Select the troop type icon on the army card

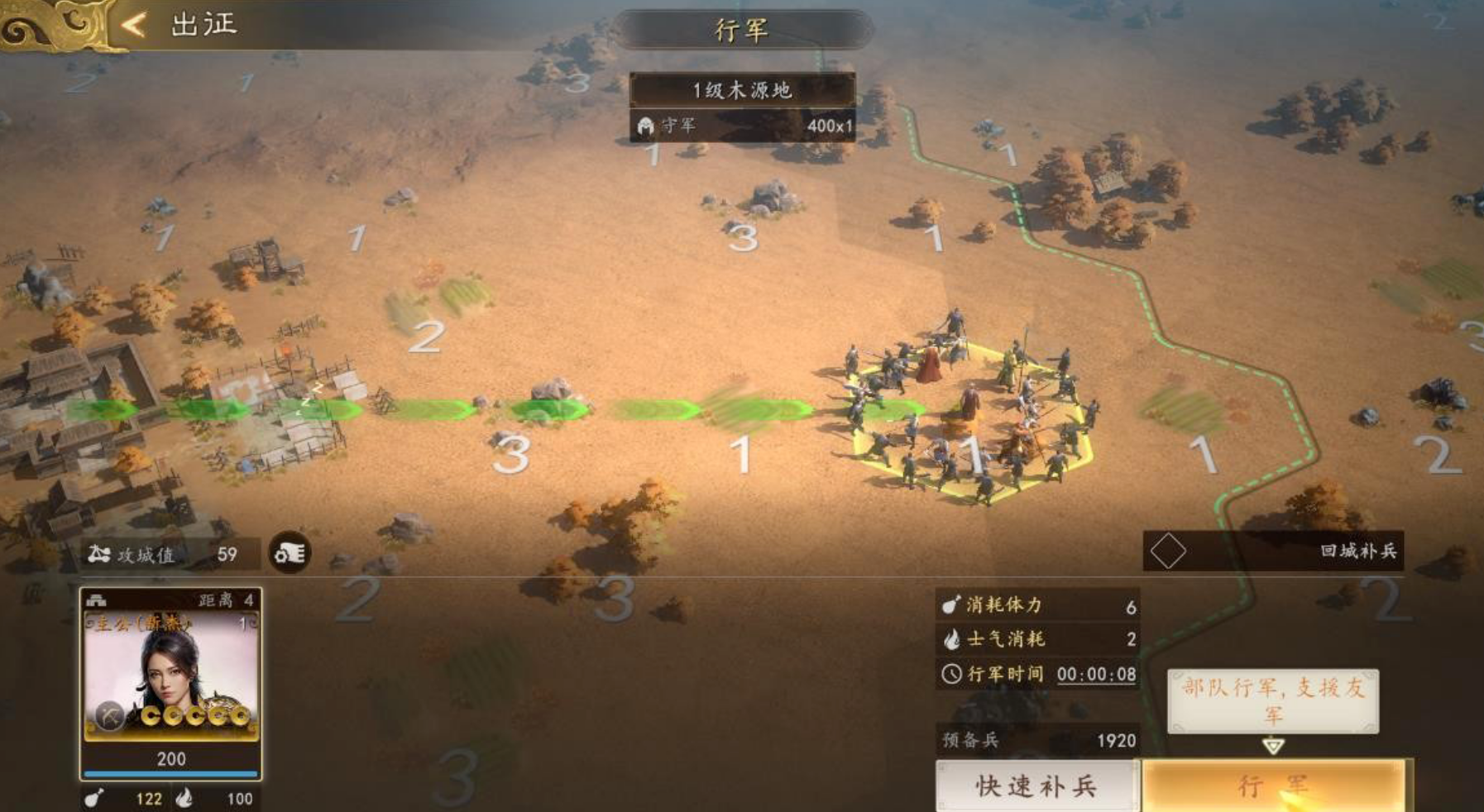[94, 600]
